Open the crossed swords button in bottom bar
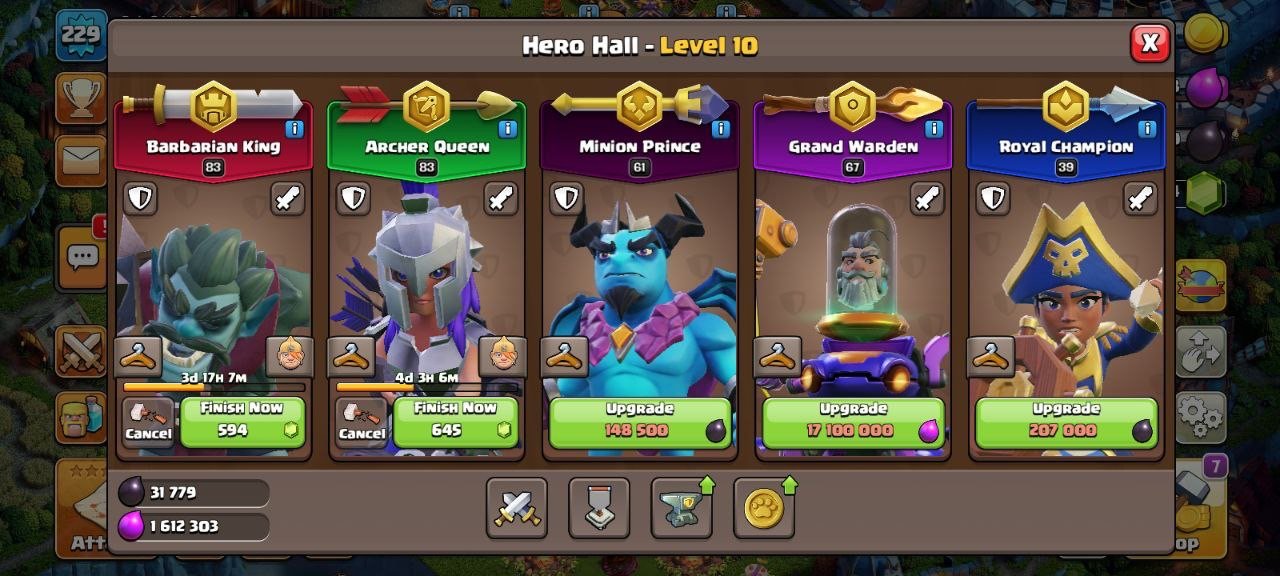Viewport: 1280px width, 576px height. [517, 508]
